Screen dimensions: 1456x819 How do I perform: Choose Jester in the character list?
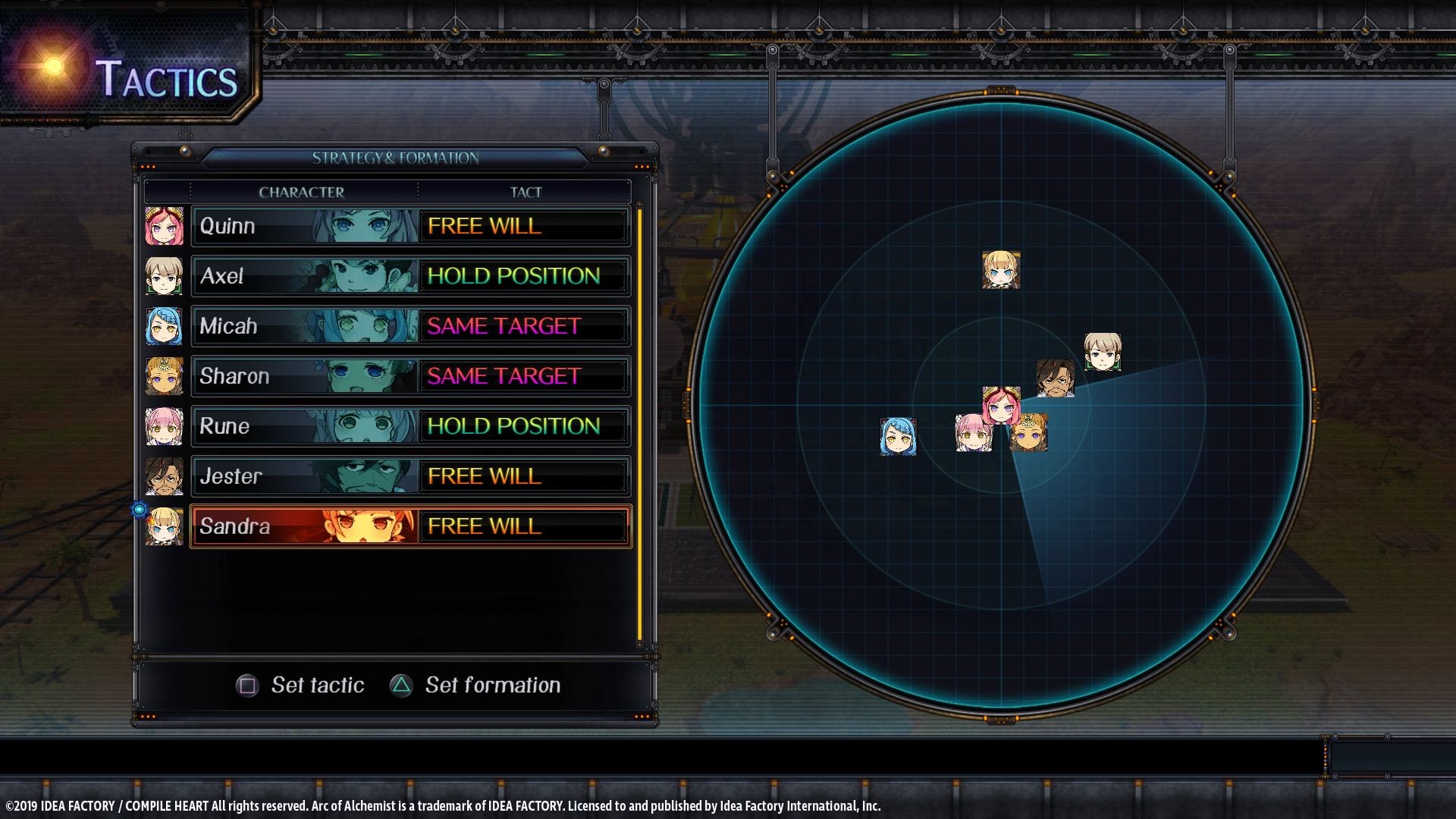coord(305,476)
